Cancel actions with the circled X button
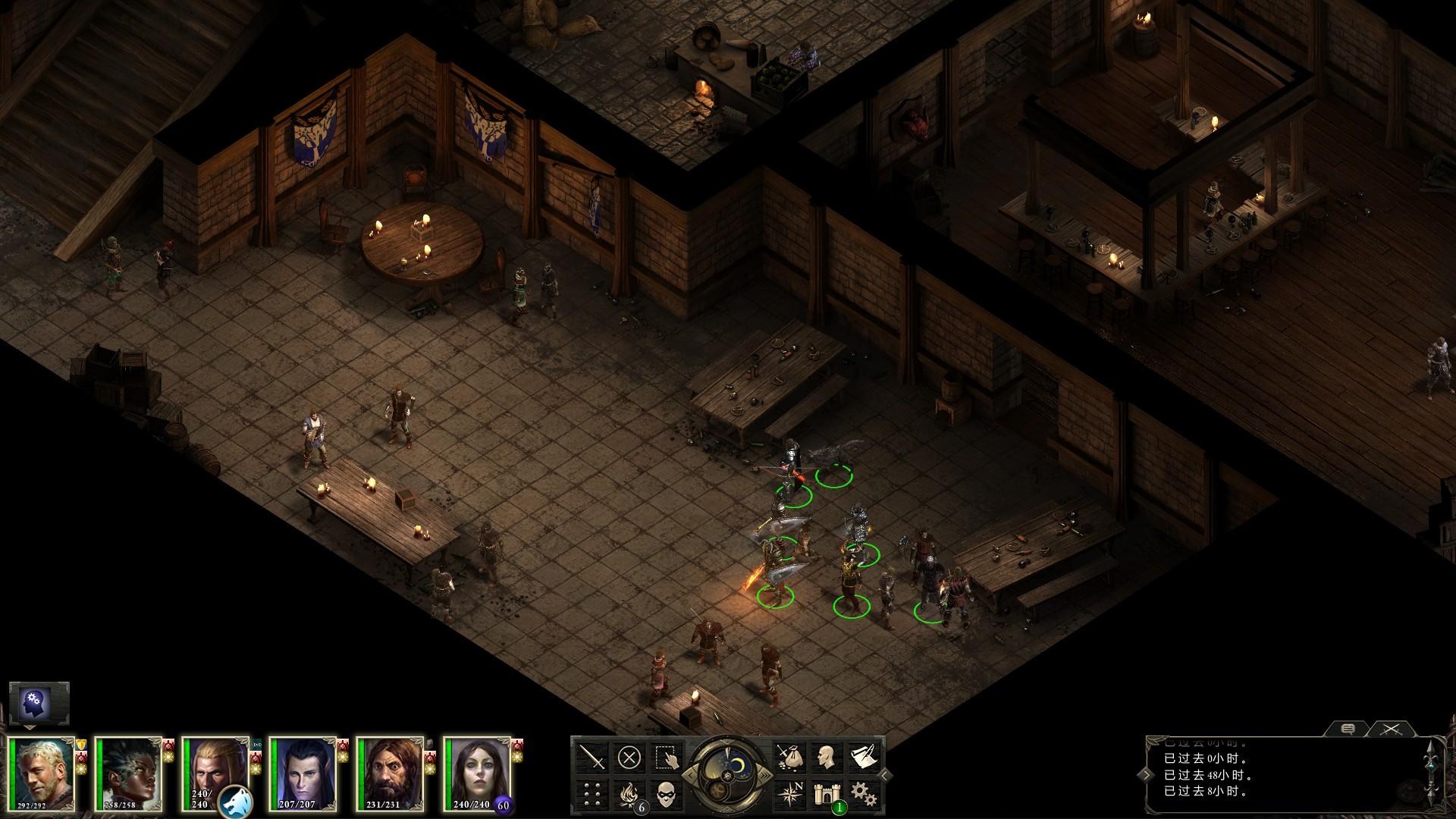 point(629,757)
